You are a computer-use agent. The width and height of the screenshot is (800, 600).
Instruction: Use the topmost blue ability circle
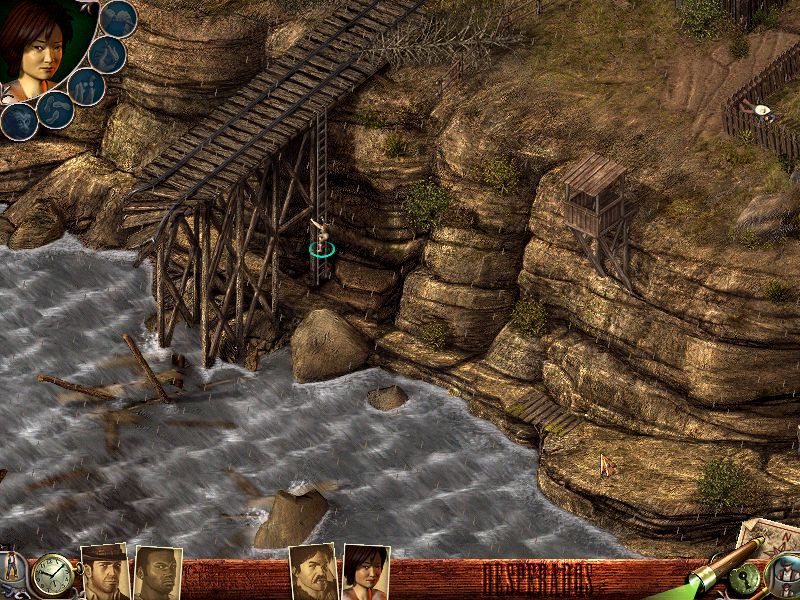120,17
